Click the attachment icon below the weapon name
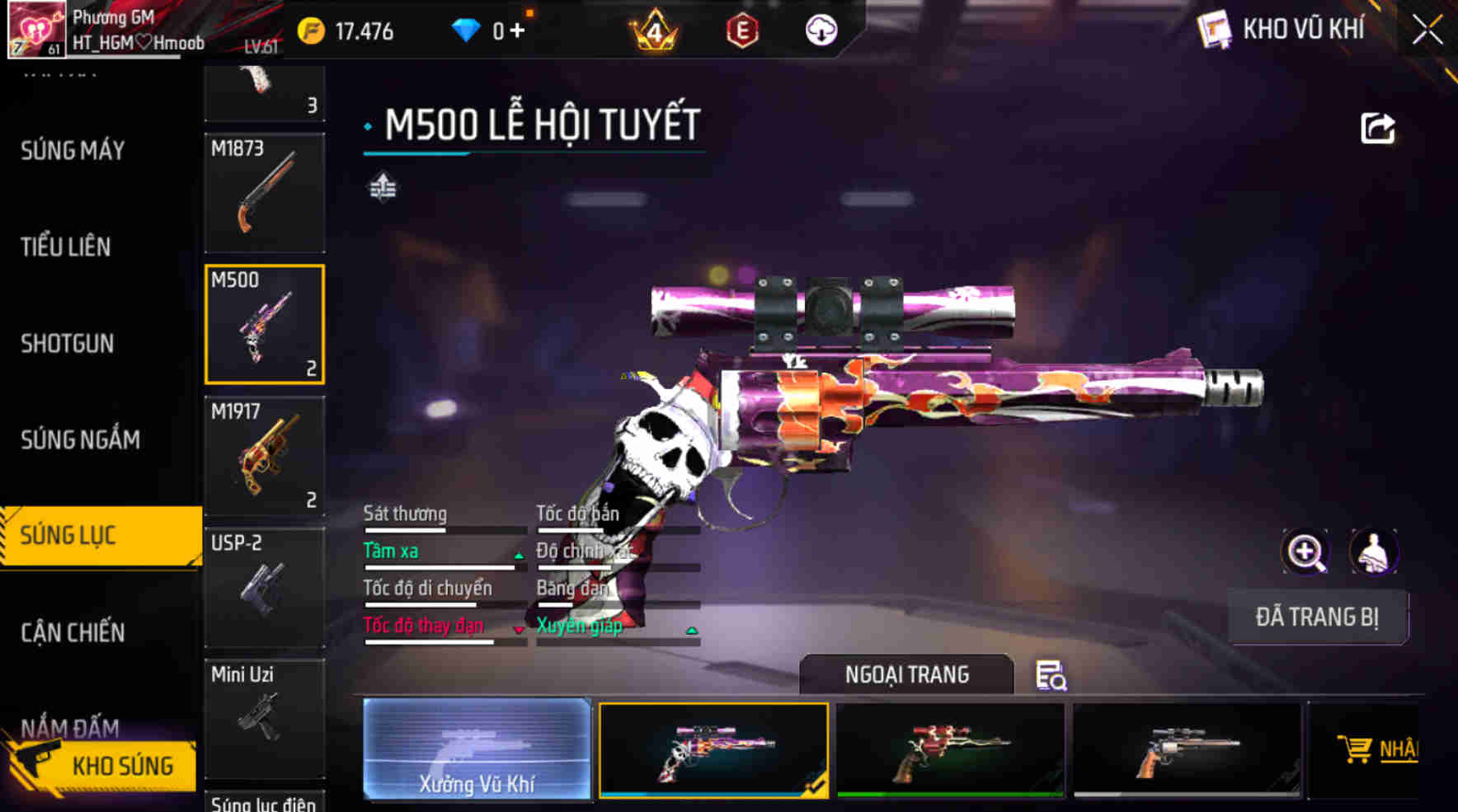1458x812 pixels. (x=382, y=188)
